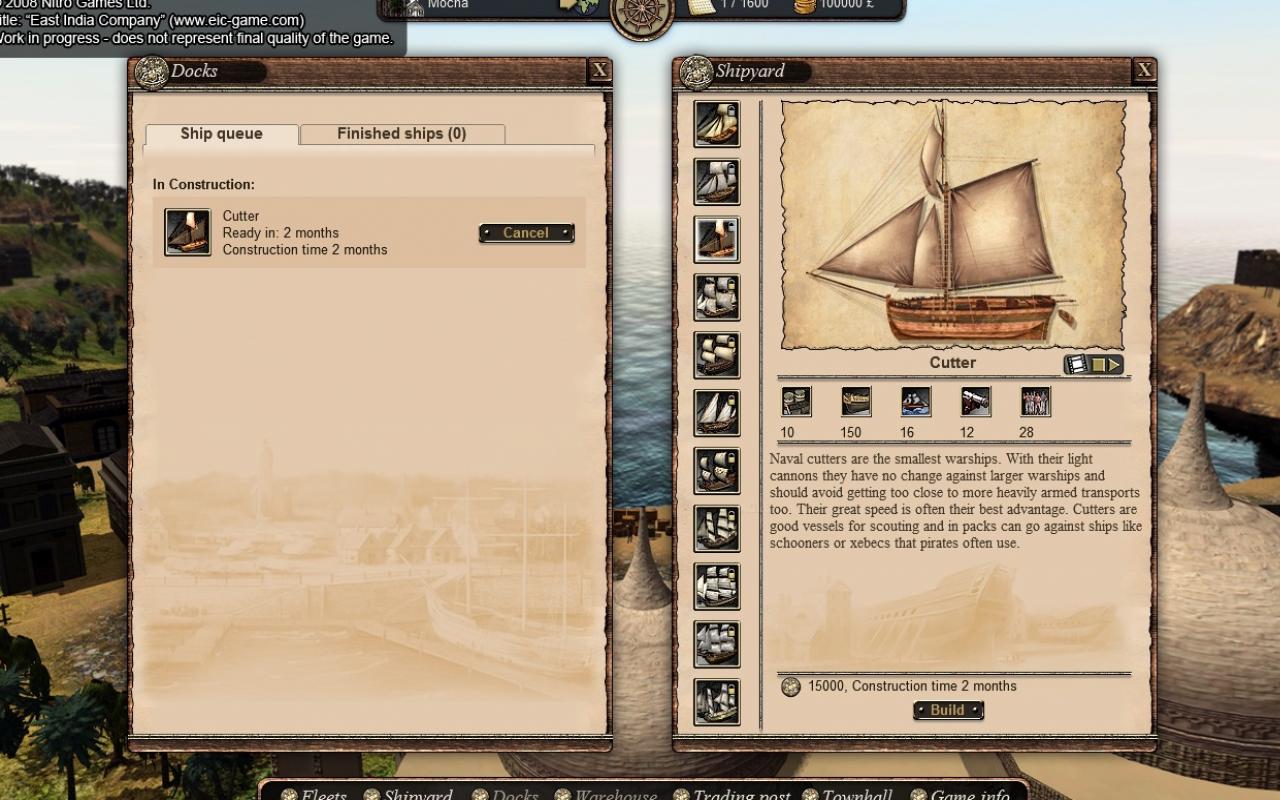Screen dimensions: 1280x800
Task: Switch to the Ship queue tab
Action: click(220, 133)
